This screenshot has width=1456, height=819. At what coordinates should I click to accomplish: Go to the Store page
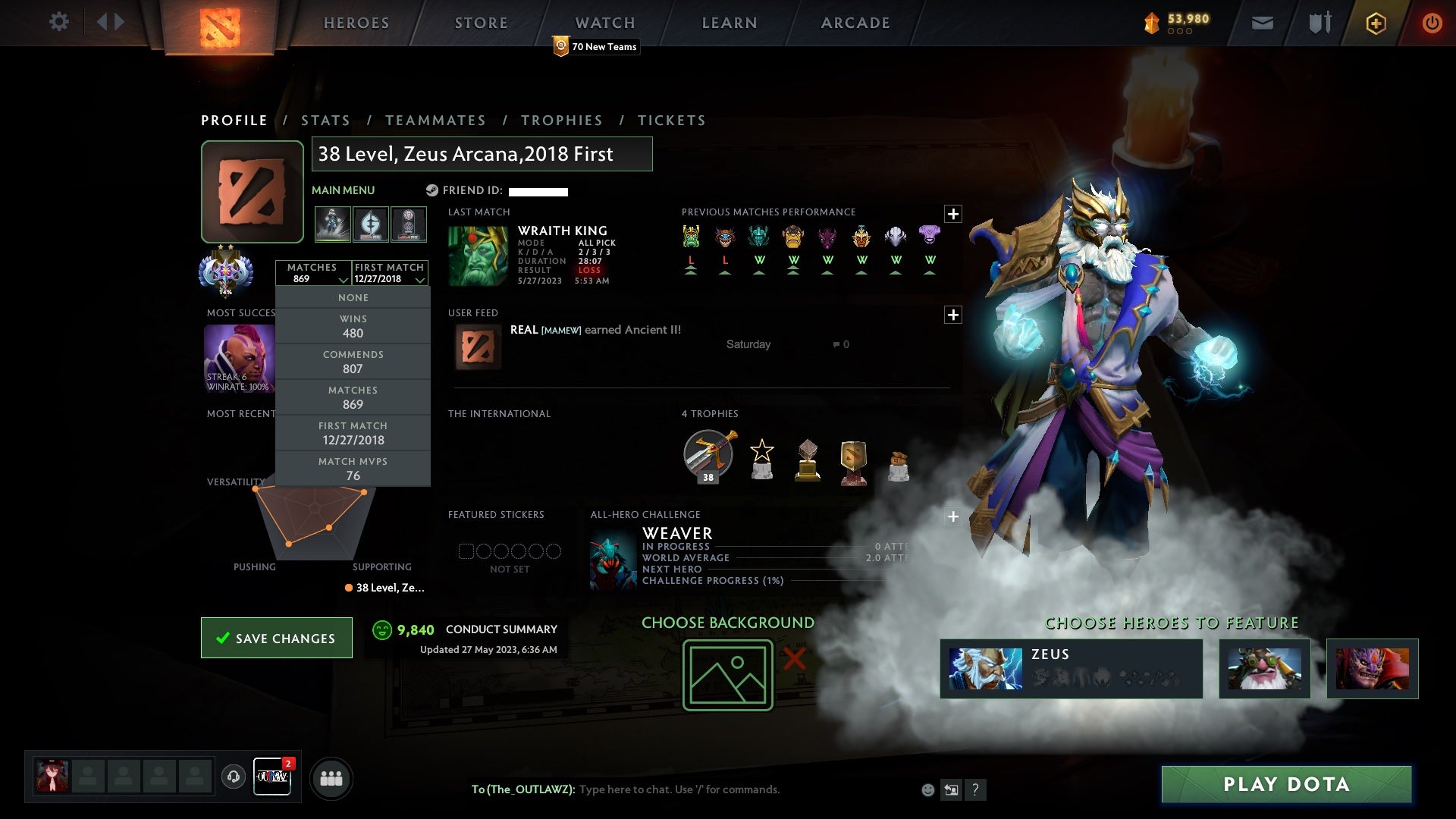[x=481, y=23]
